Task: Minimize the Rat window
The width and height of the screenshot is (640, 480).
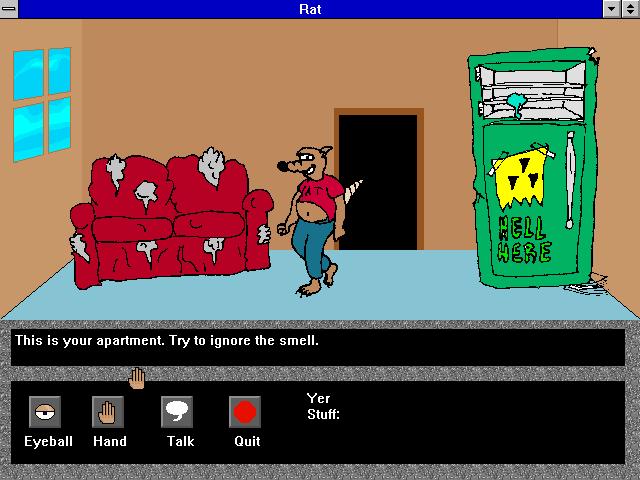Action: [612, 9]
